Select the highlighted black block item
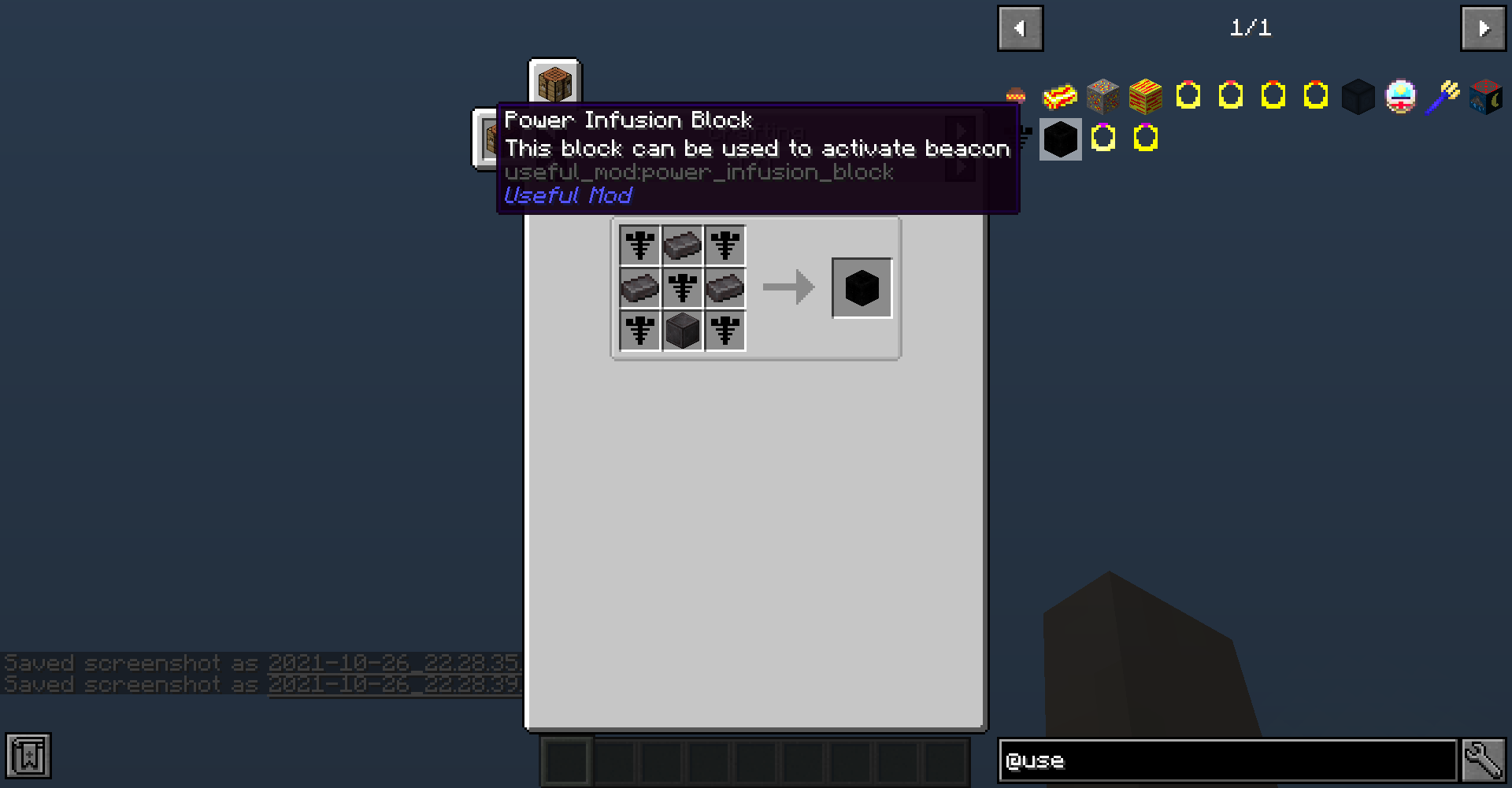Screen dimensions: 1512x788 pyautogui.click(x=1060, y=139)
